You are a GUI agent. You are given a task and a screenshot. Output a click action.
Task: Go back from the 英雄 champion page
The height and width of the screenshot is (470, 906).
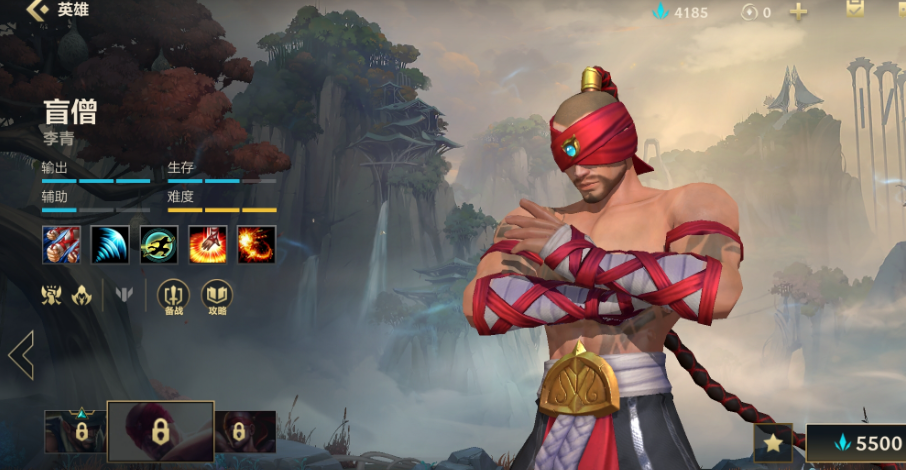pyautogui.click(x=38, y=11)
